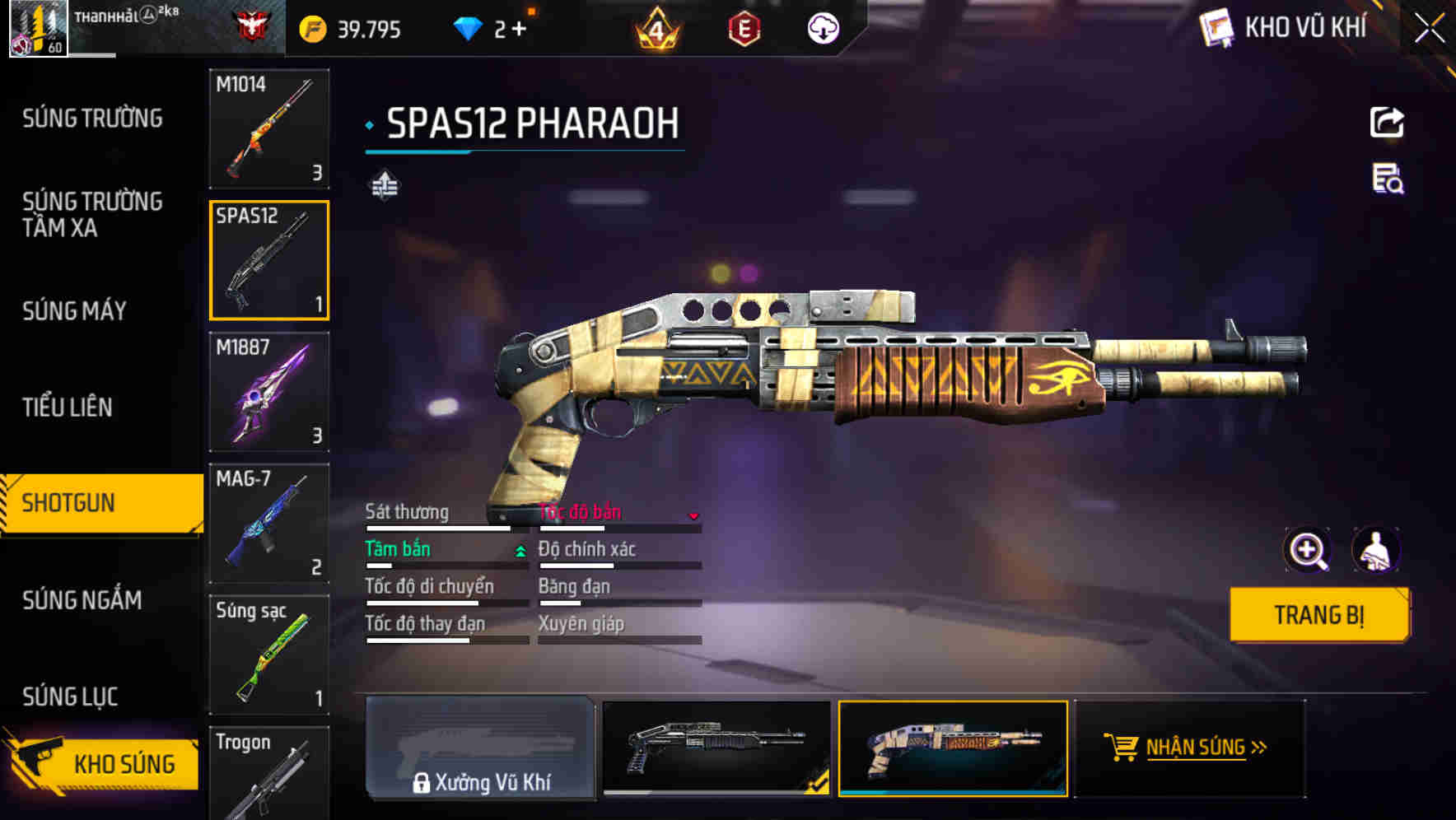Click the magnifier zoom preview icon
1456x820 pixels.
point(1309,550)
